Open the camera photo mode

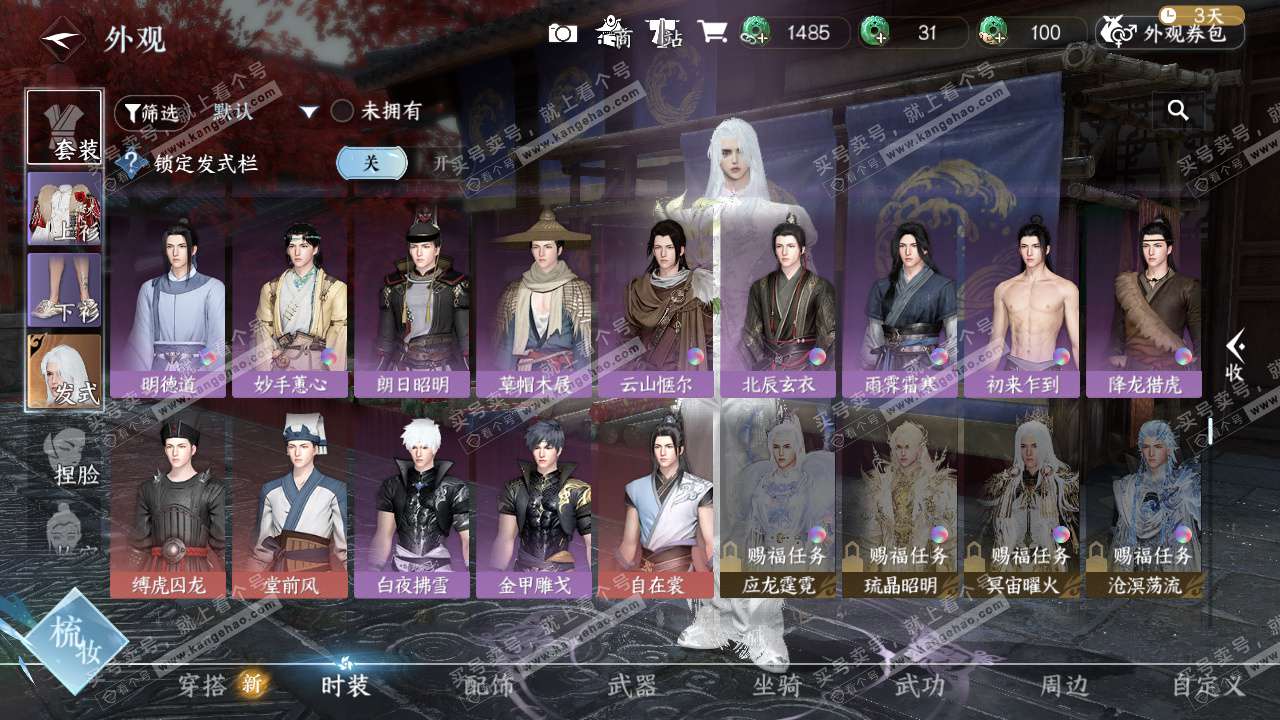[x=563, y=33]
